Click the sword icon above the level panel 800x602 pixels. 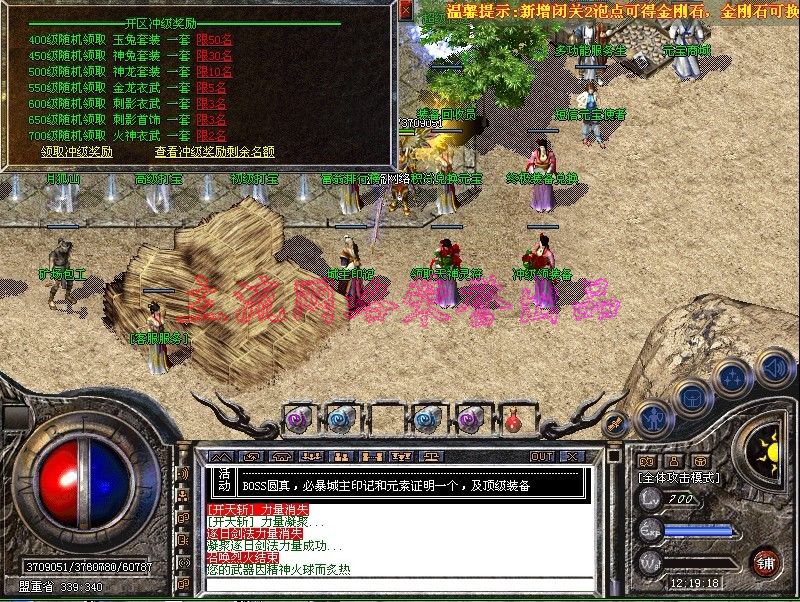coord(616,425)
